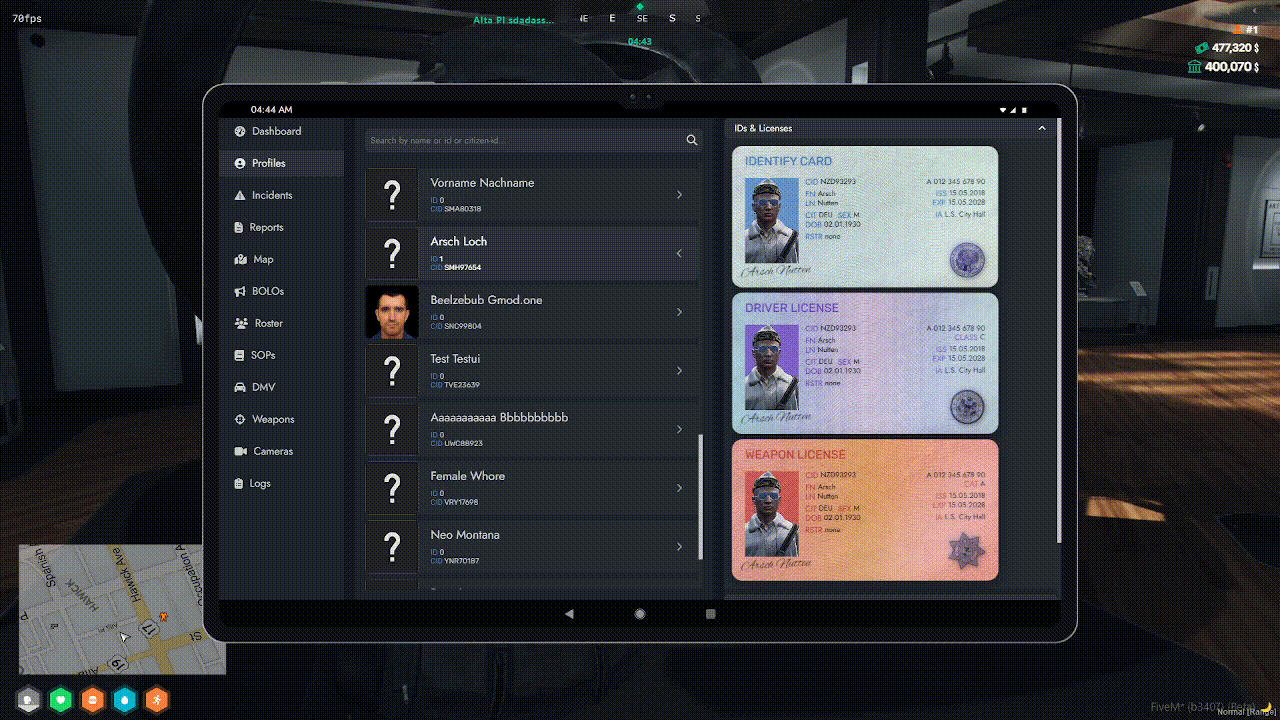Screen dimensions: 1280x720
Task: Open the Cameras page
Action: point(273,451)
